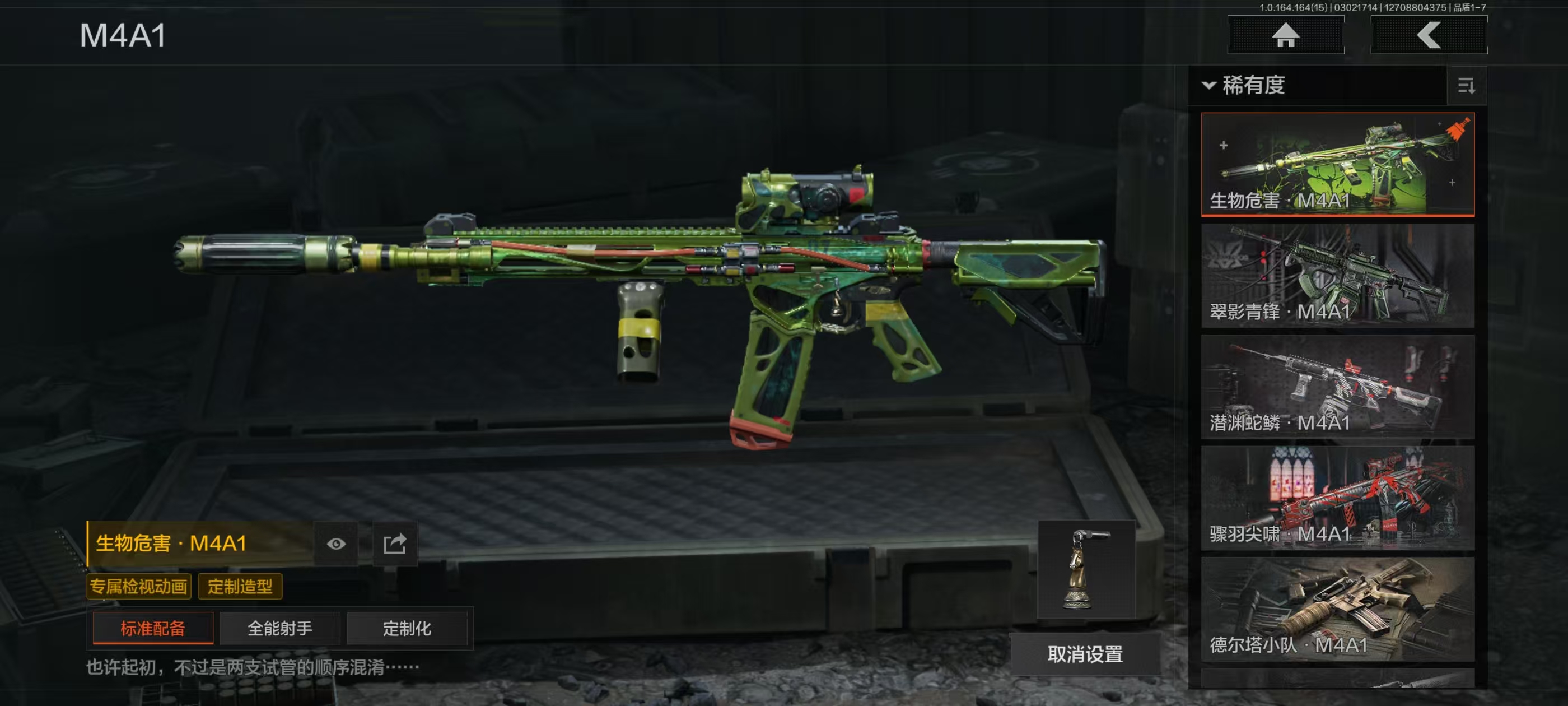This screenshot has height=706, width=1568.
Task: Select the 骤羽尖啸 M4A1 skin
Action: pos(1337,498)
